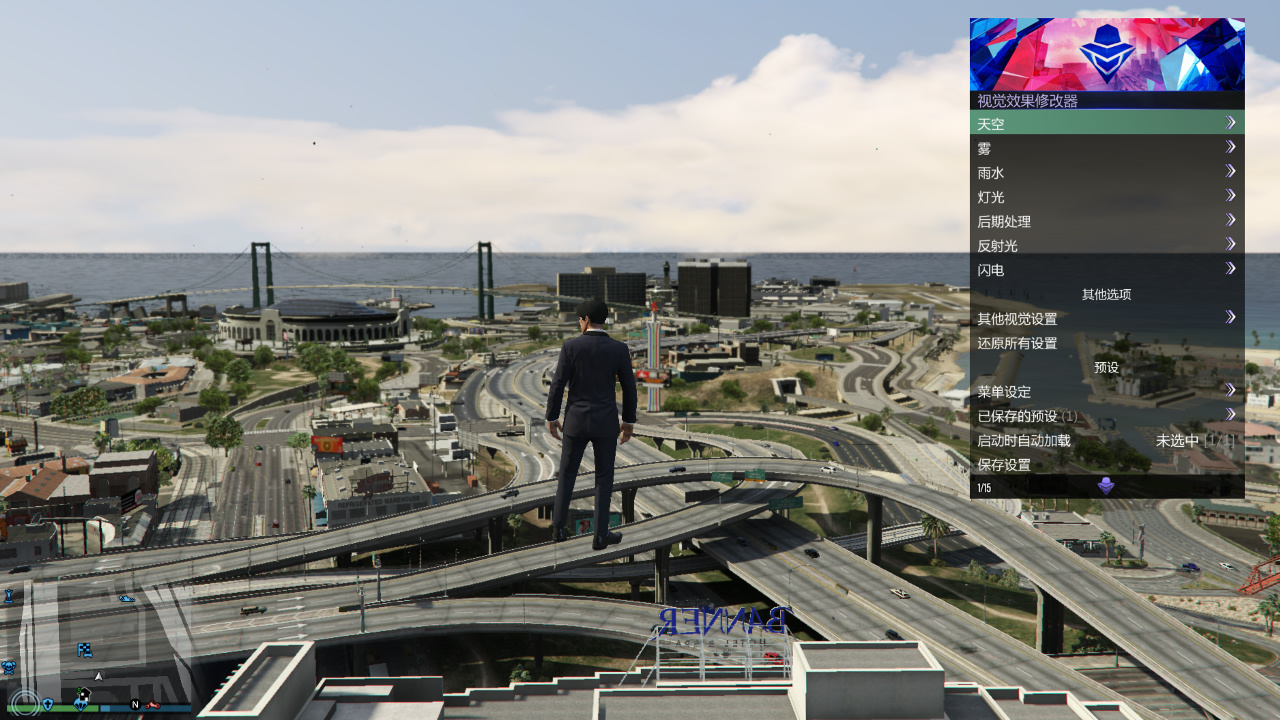Click 保存设置 to save settings
The image size is (1280, 720).
click(1106, 464)
